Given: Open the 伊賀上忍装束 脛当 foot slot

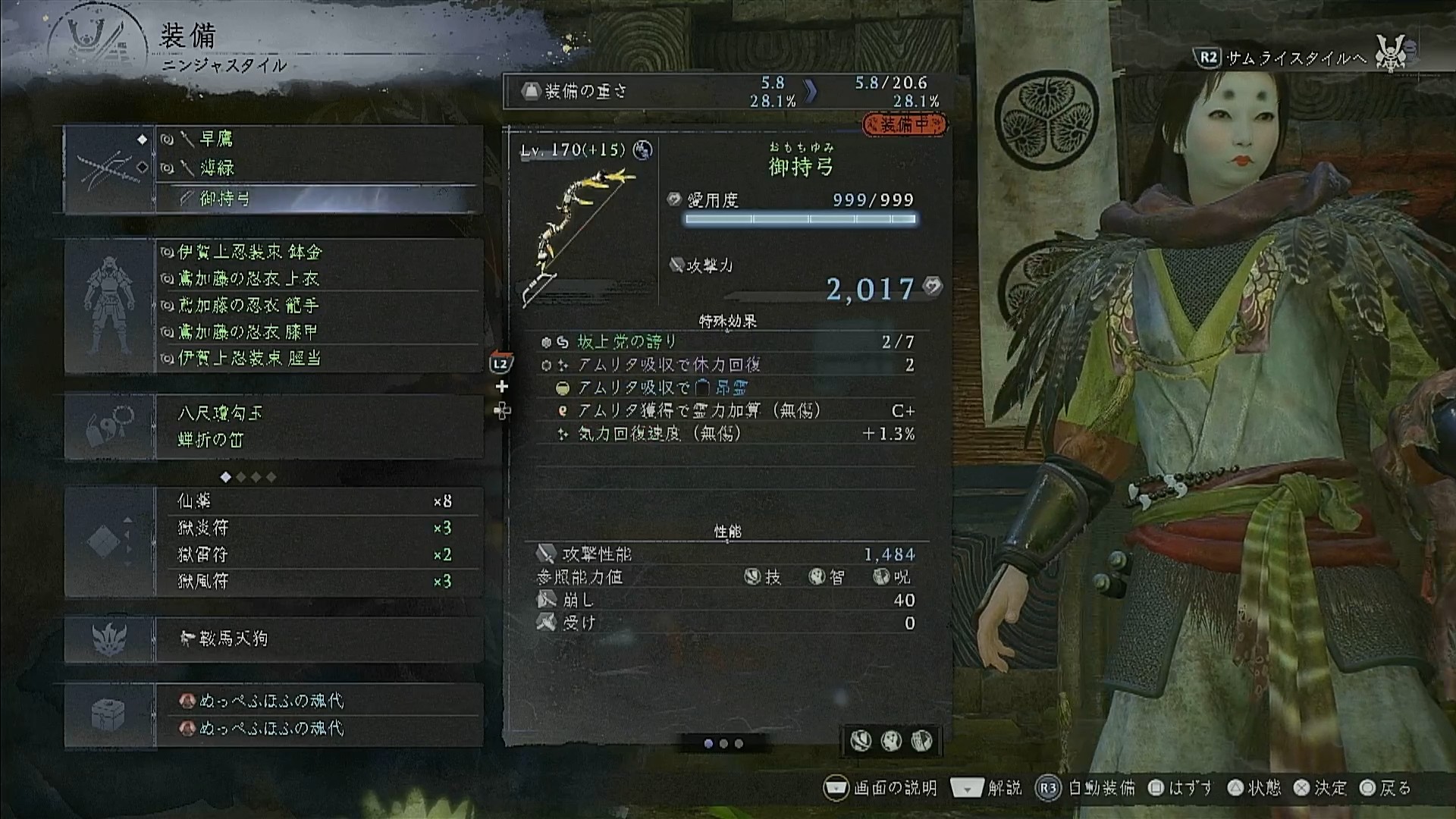Looking at the screenshot, I should point(318,358).
